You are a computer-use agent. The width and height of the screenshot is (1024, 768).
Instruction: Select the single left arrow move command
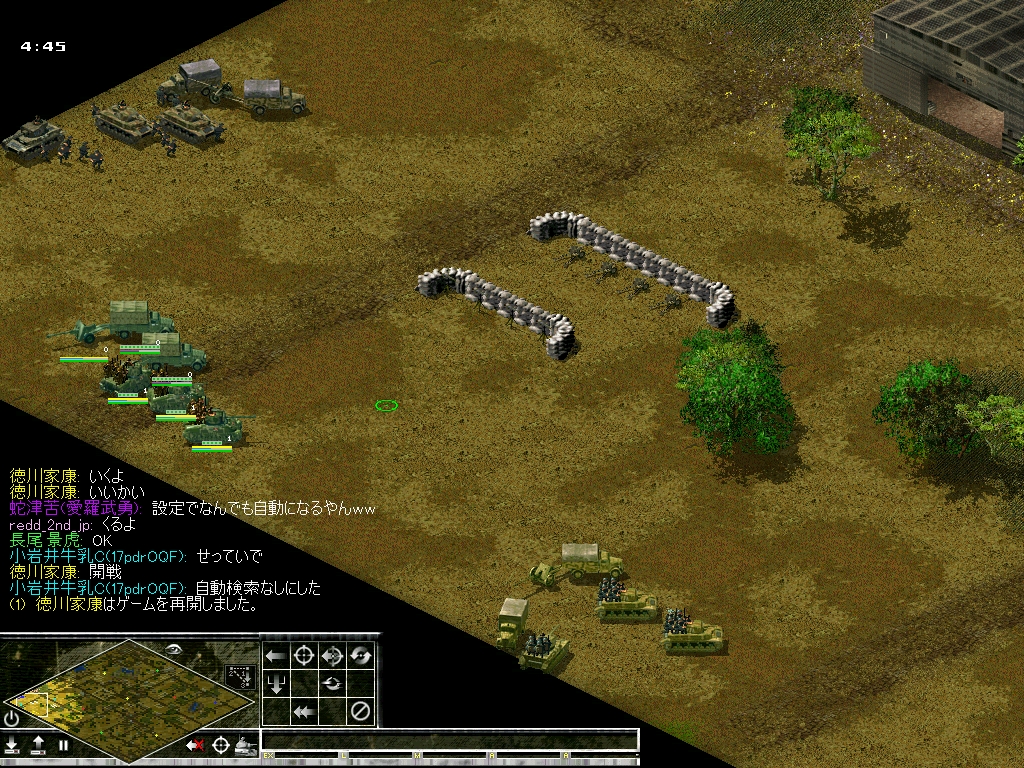tap(275, 656)
